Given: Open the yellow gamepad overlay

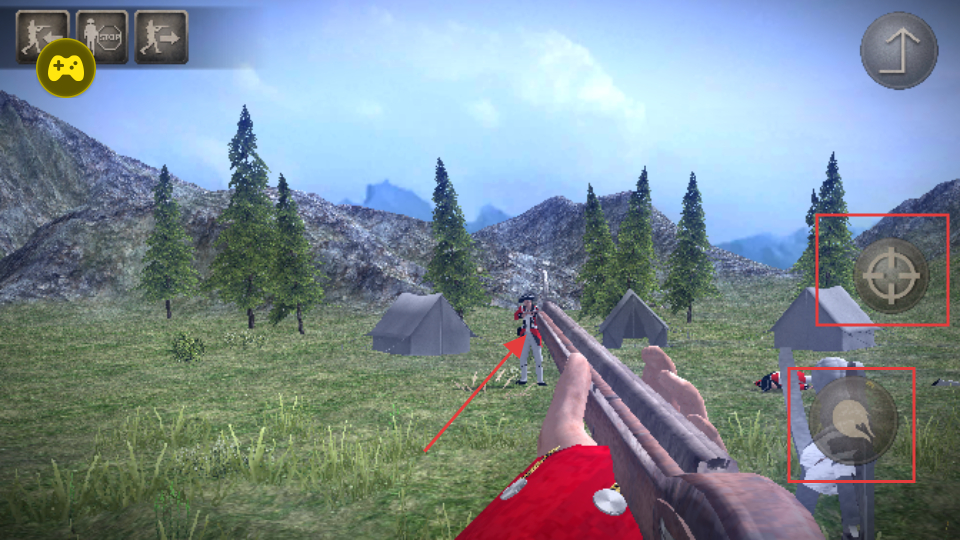Looking at the screenshot, I should (66, 68).
